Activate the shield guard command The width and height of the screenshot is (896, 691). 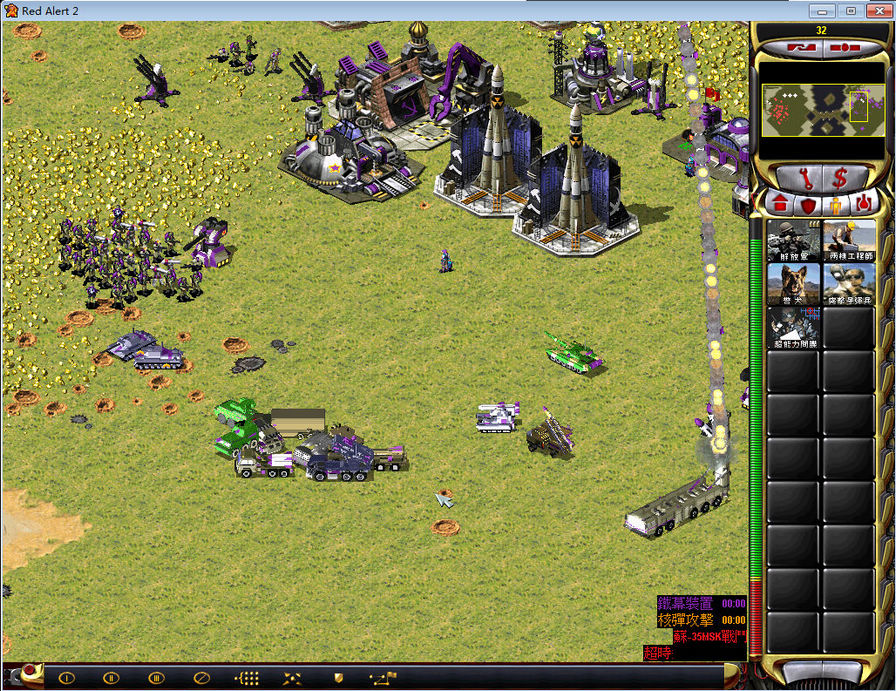(338, 678)
